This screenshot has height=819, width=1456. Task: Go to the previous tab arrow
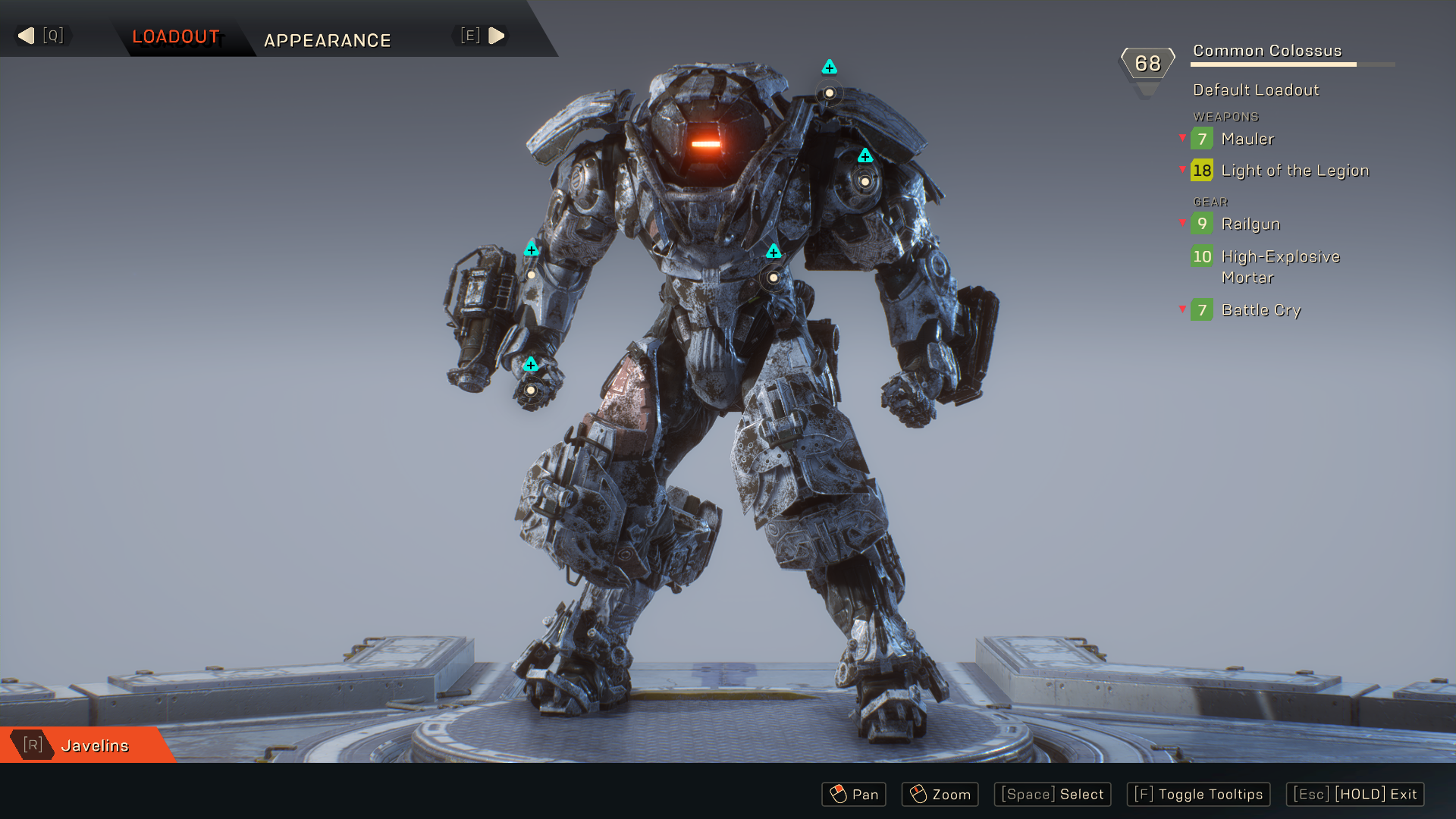pyautogui.click(x=27, y=36)
